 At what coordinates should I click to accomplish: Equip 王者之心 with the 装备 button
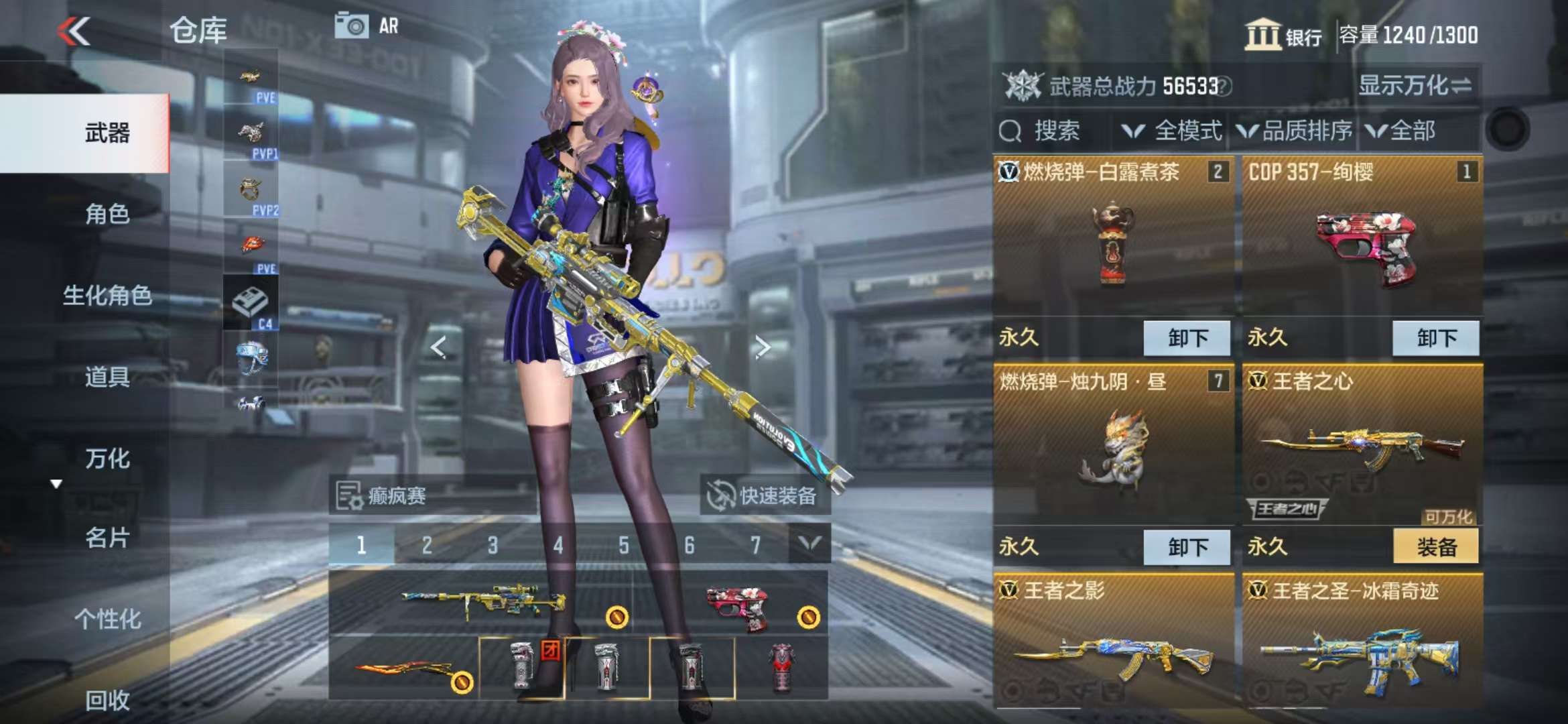pyautogui.click(x=1435, y=547)
